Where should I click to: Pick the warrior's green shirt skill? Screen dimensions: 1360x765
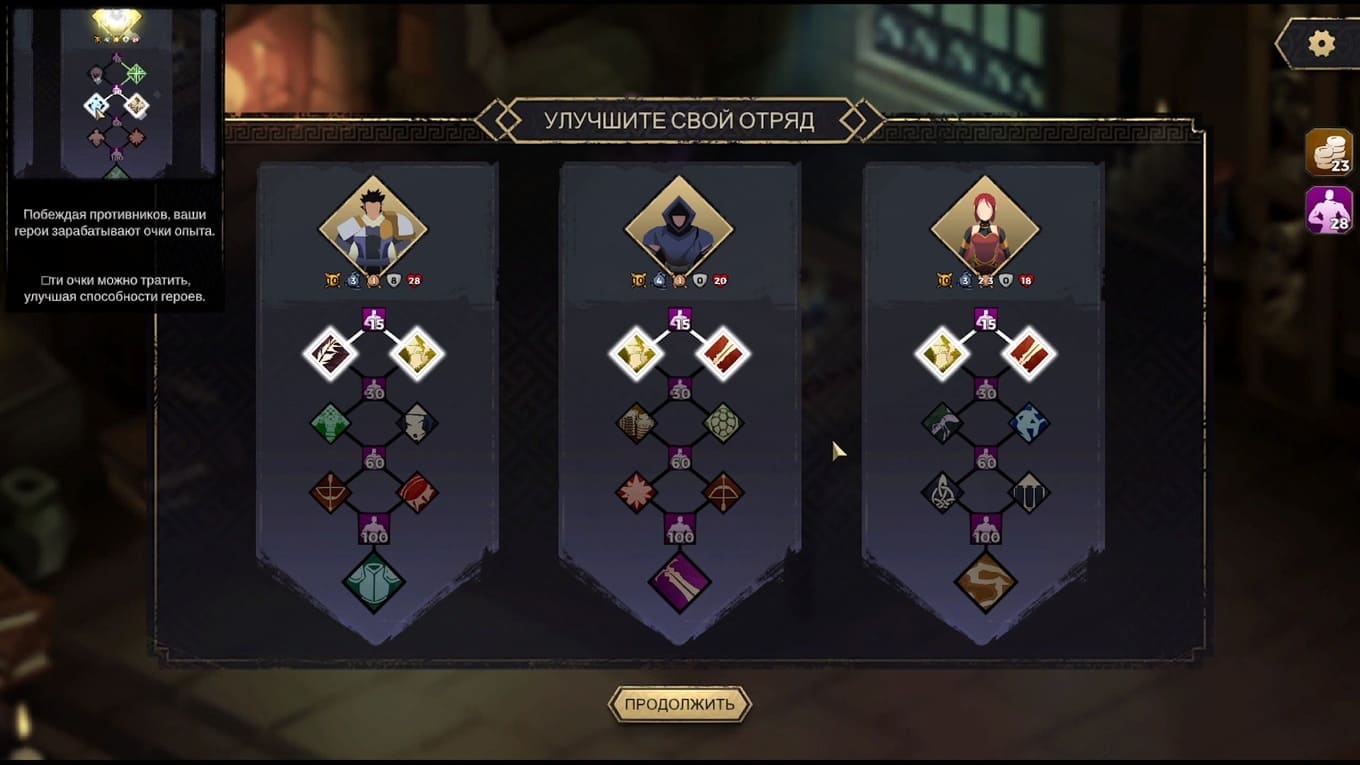pos(330,423)
